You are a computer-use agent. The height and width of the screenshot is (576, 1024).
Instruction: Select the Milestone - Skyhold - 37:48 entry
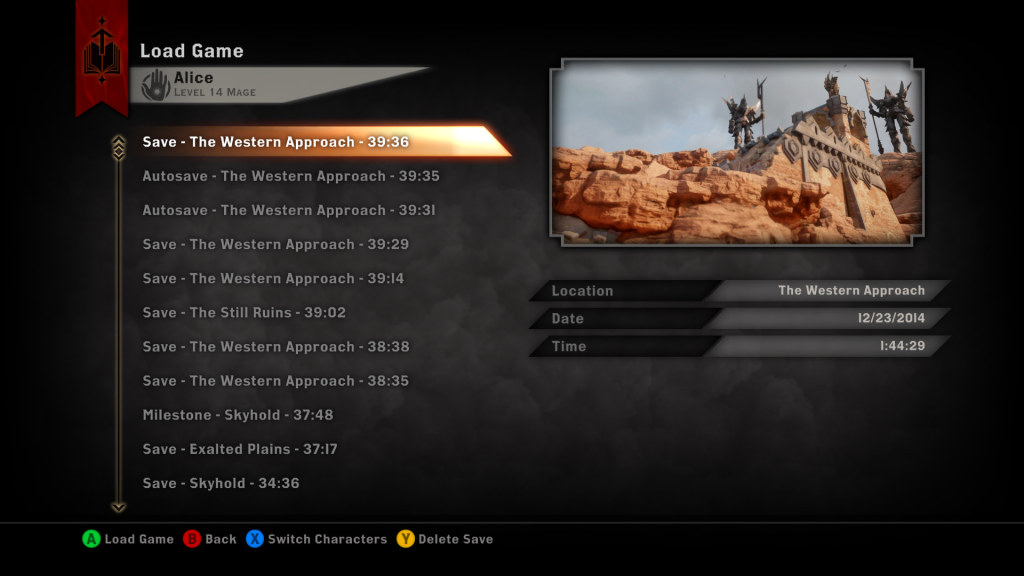(237, 414)
